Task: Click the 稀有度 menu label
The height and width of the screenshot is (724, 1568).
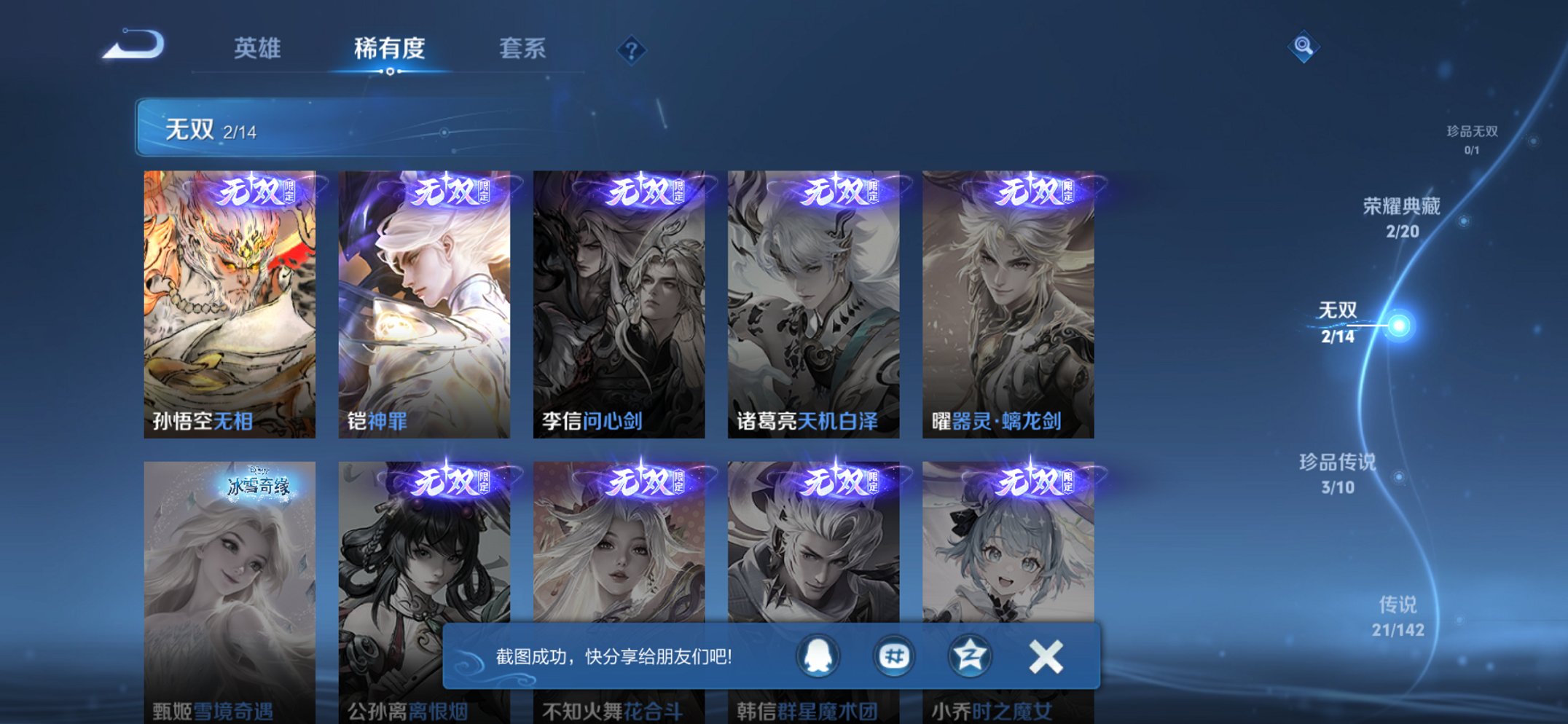Action: 390,49
